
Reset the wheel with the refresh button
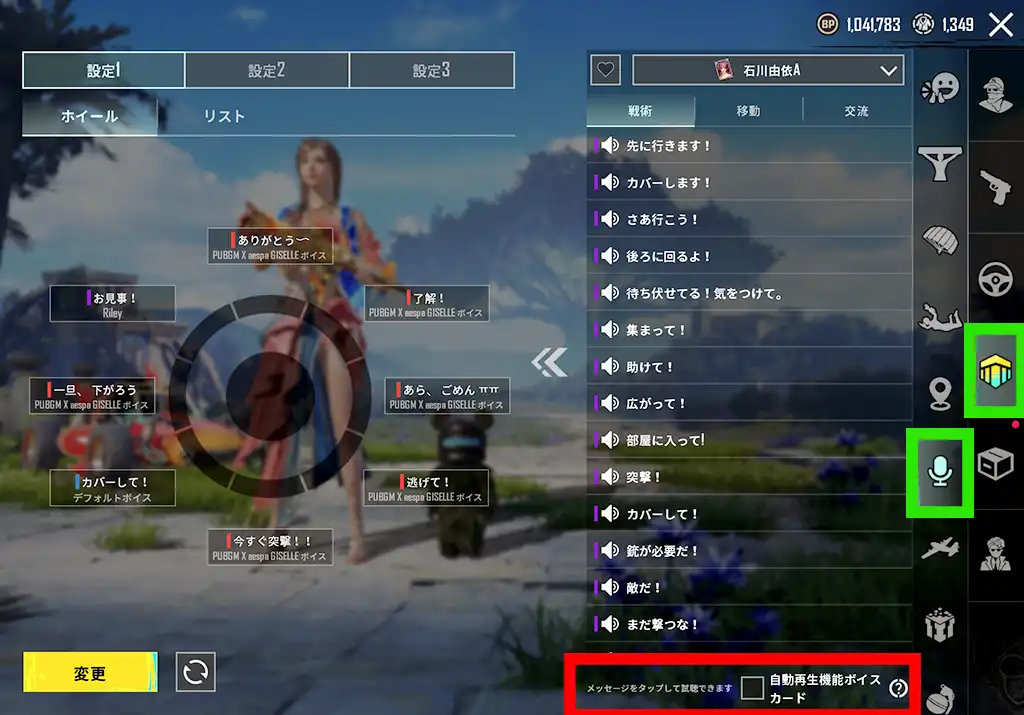pos(196,672)
